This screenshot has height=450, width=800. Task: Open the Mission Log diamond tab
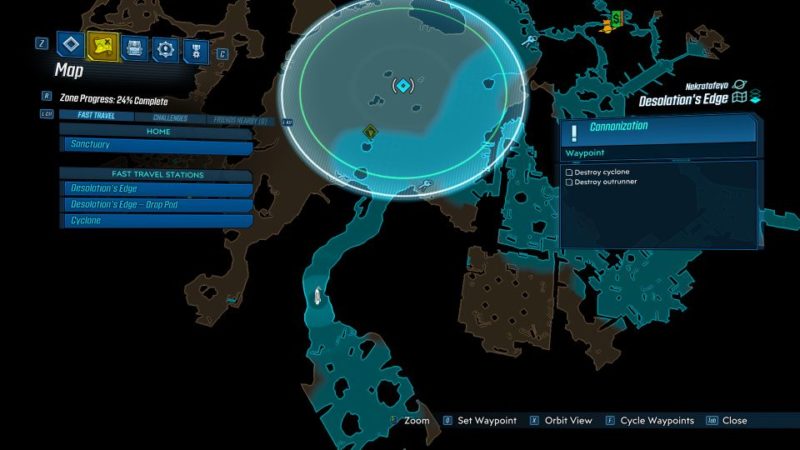[69, 44]
